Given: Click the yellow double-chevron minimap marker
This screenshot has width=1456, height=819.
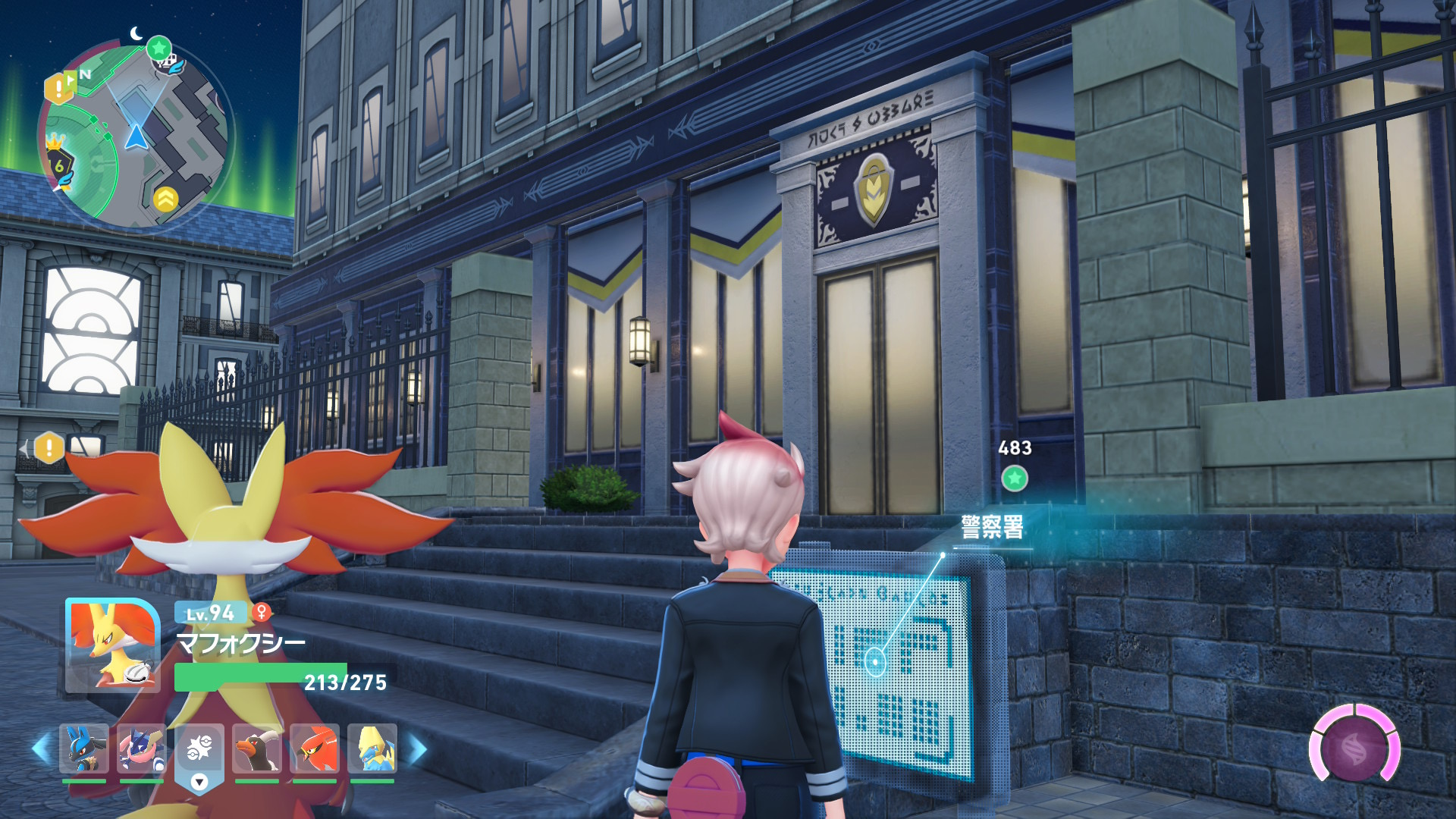Looking at the screenshot, I should tap(166, 199).
